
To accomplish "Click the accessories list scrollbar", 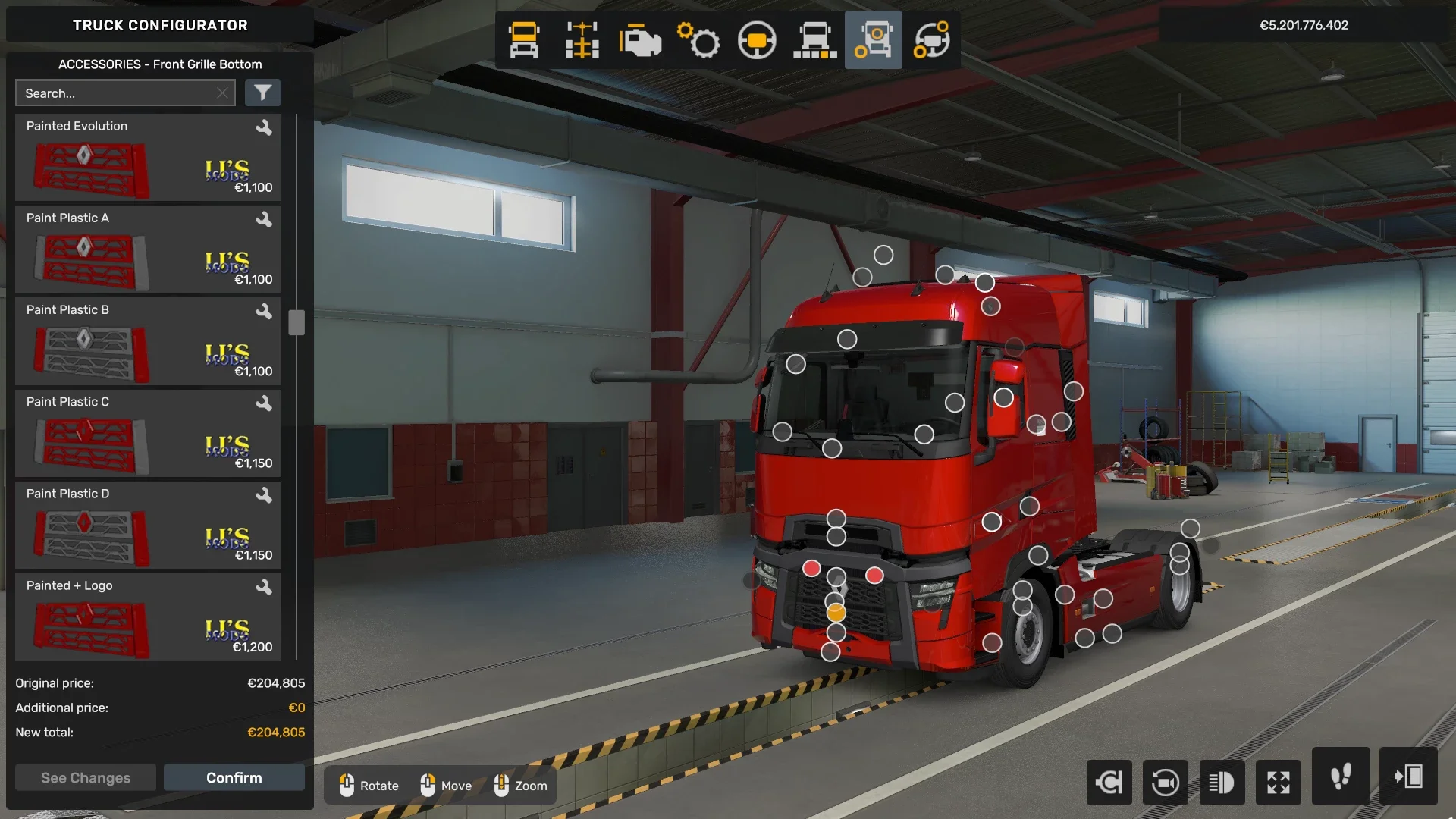I will pos(296,322).
